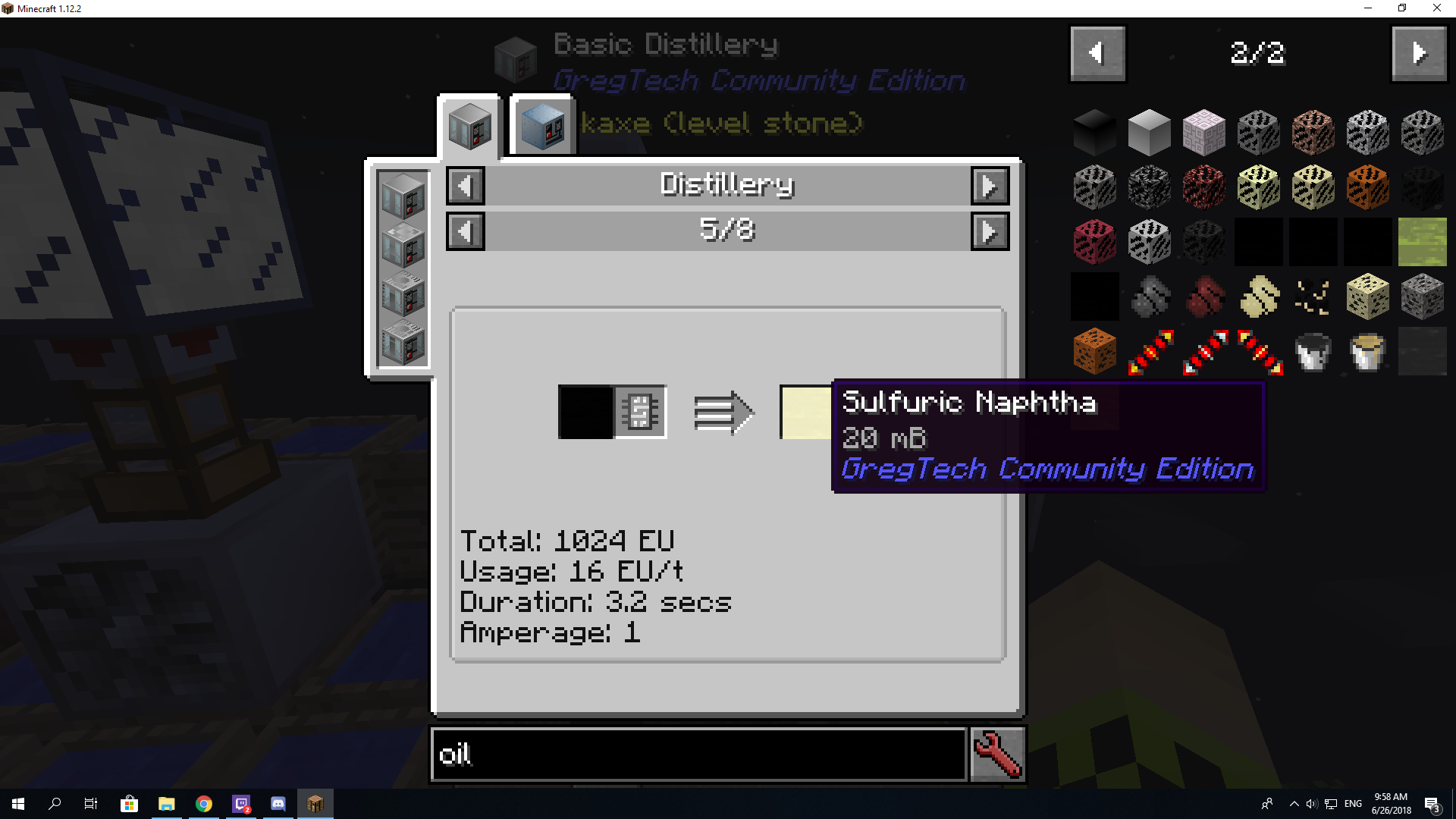Click inside the oil search field

point(698,754)
